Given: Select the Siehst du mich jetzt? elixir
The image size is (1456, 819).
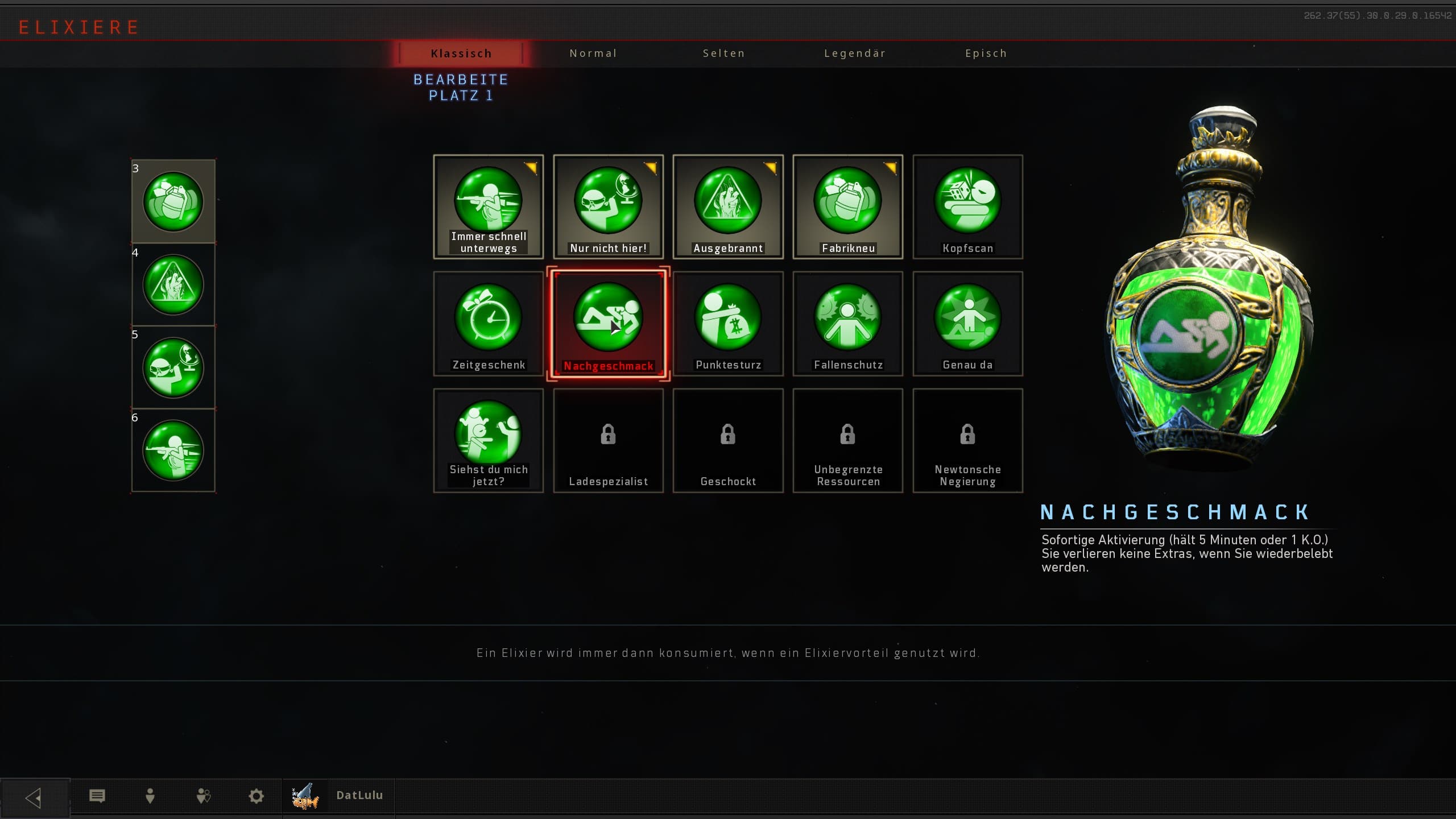Looking at the screenshot, I should pos(489,440).
